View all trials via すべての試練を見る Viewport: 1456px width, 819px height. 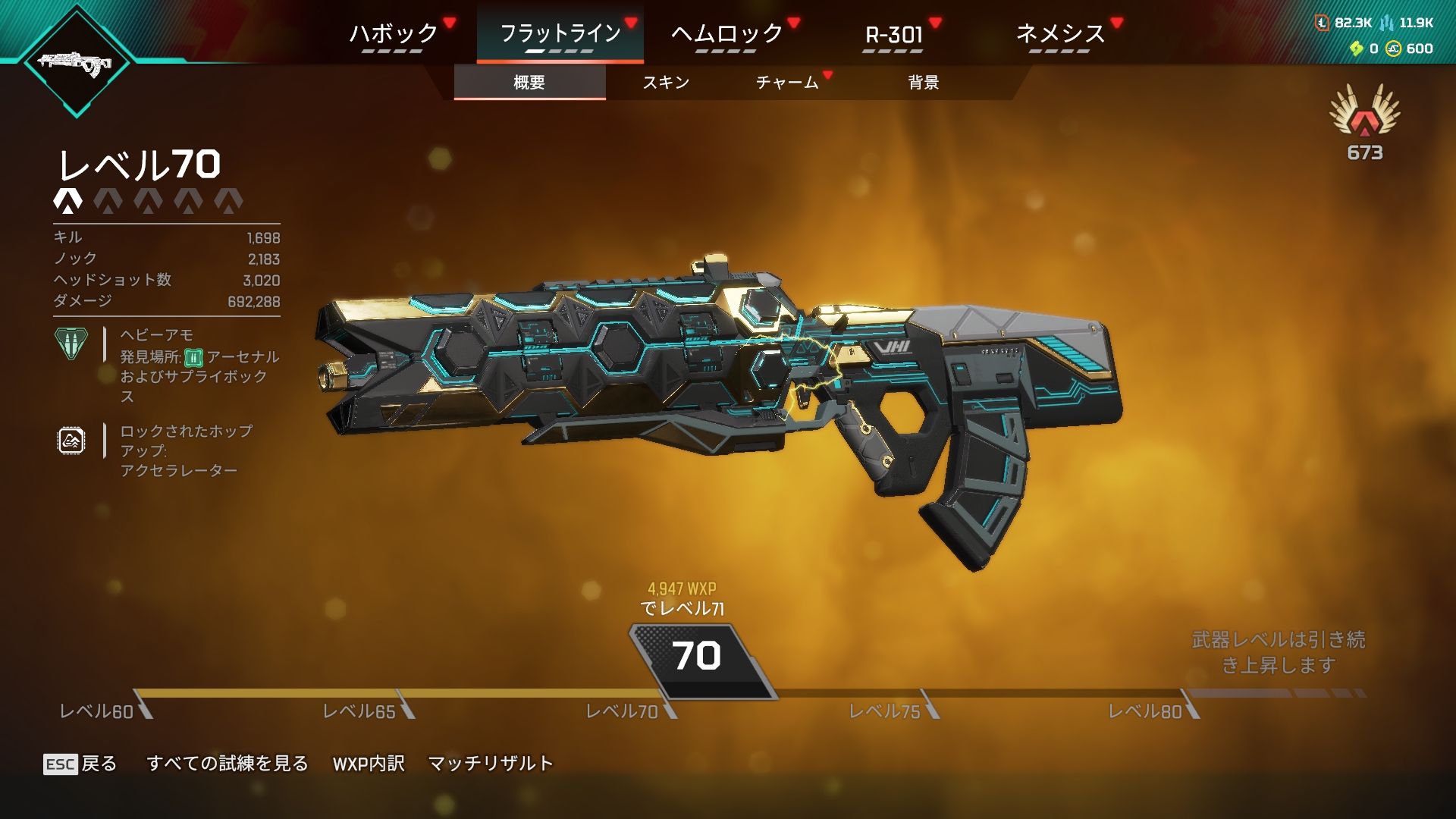tap(227, 764)
